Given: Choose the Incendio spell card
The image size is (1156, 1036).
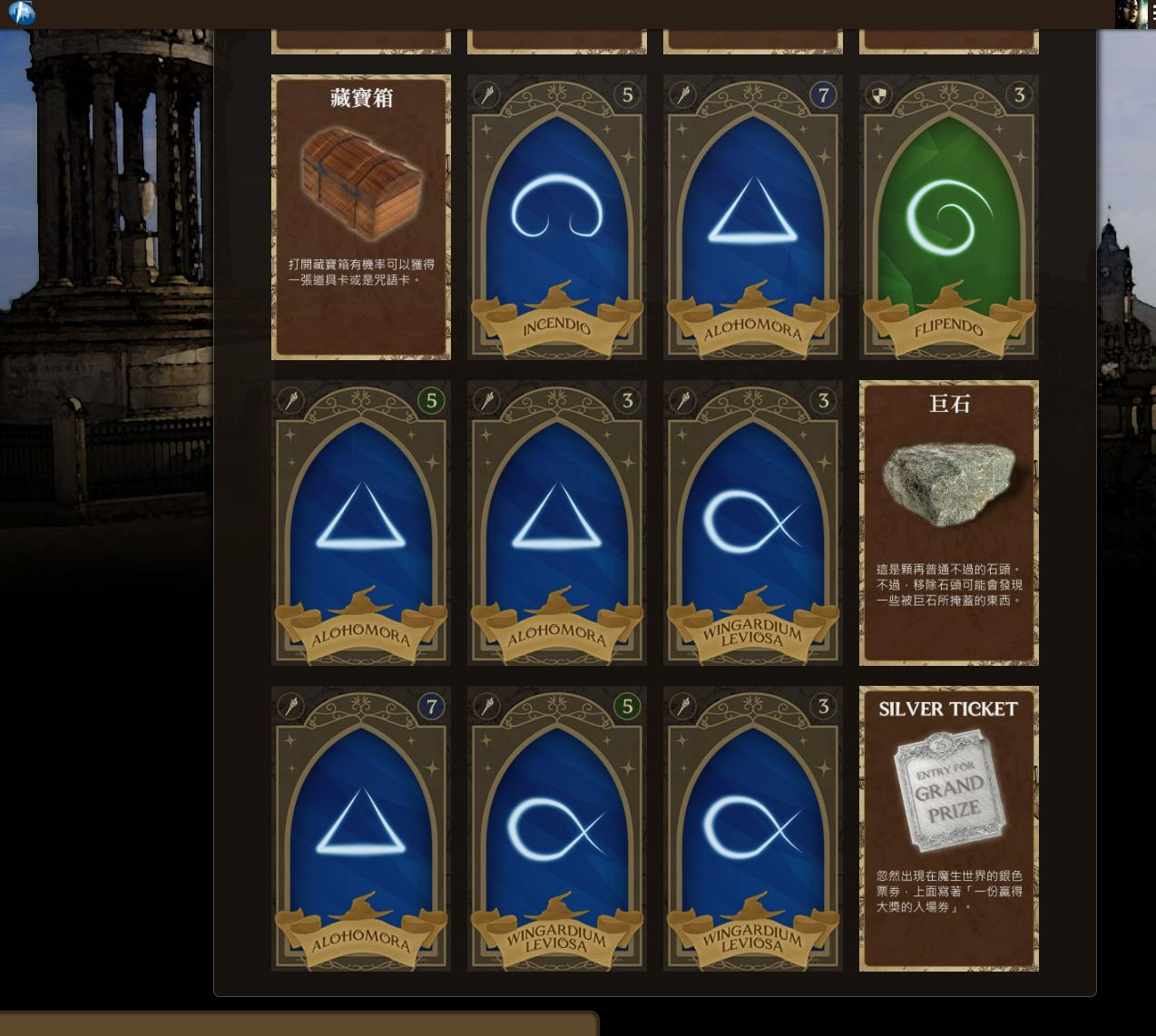Looking at the screenshot, I should point(556,217).
